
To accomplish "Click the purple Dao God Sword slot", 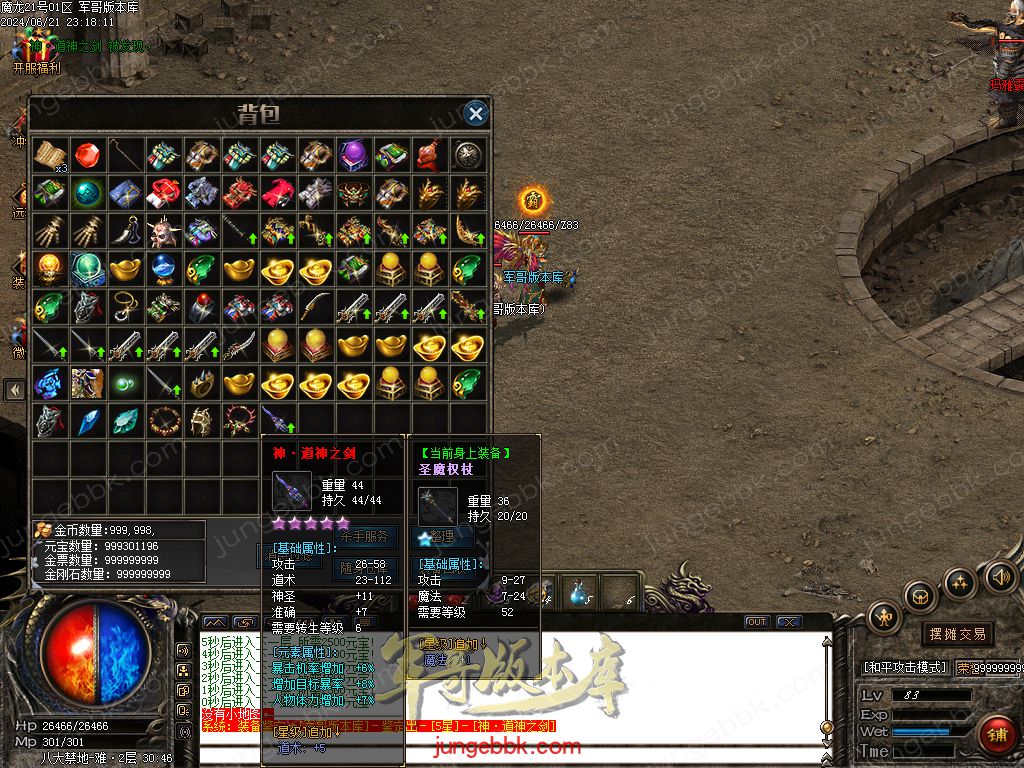I will point(277,420).
